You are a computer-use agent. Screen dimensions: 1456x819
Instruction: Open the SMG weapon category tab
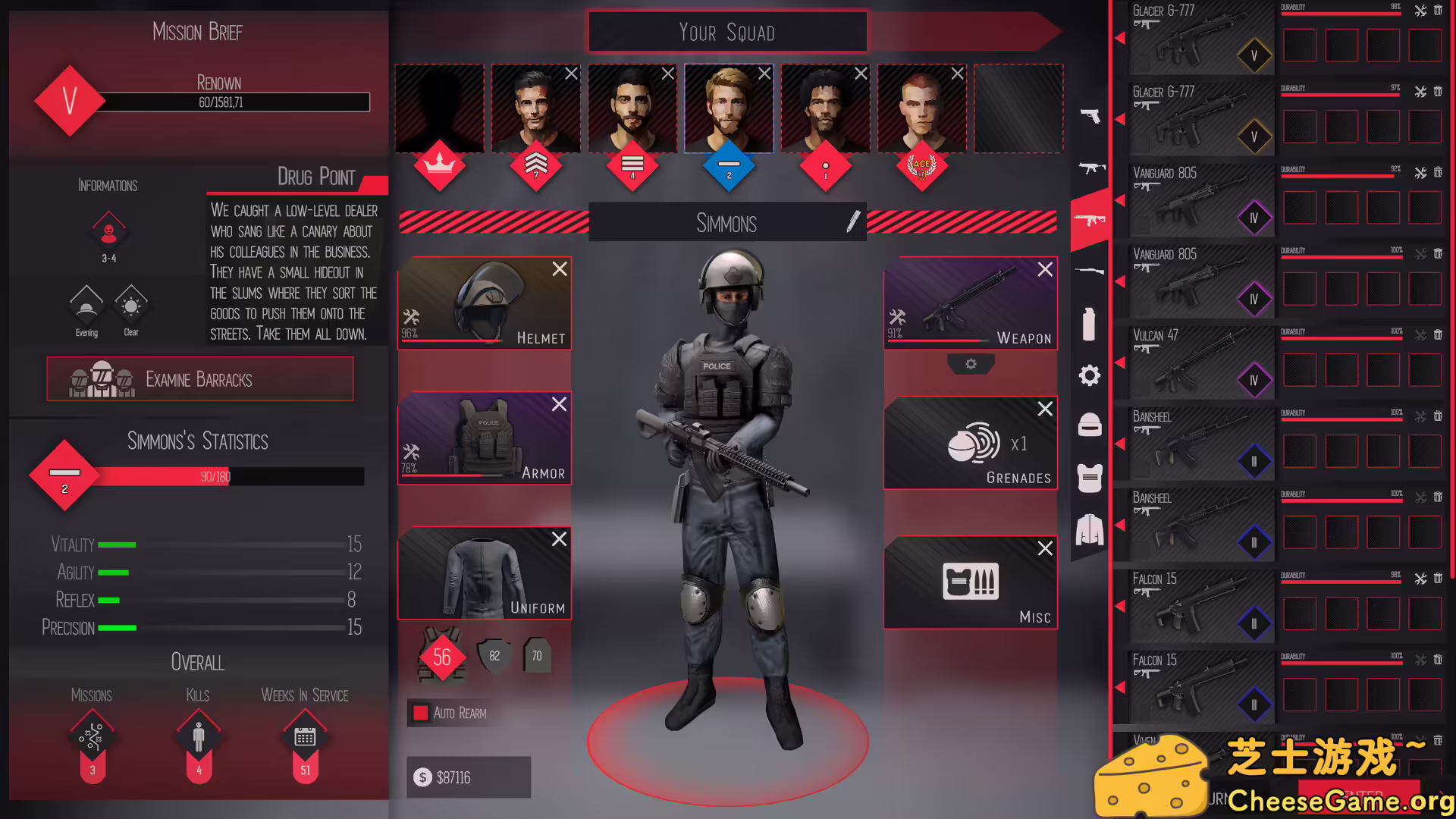(x=1090, y=168)
